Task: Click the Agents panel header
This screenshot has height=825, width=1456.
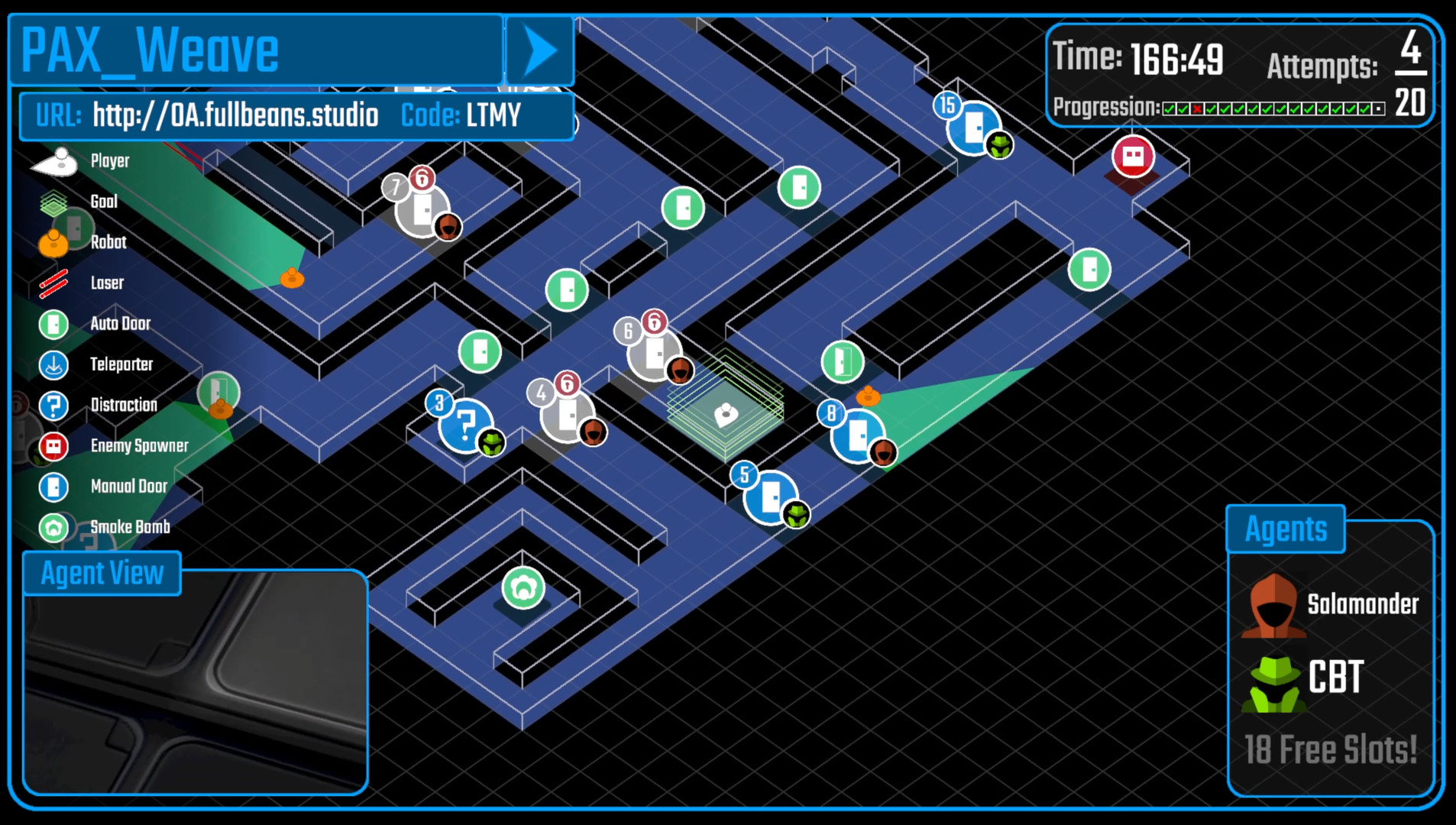Action: point(1285,528)
